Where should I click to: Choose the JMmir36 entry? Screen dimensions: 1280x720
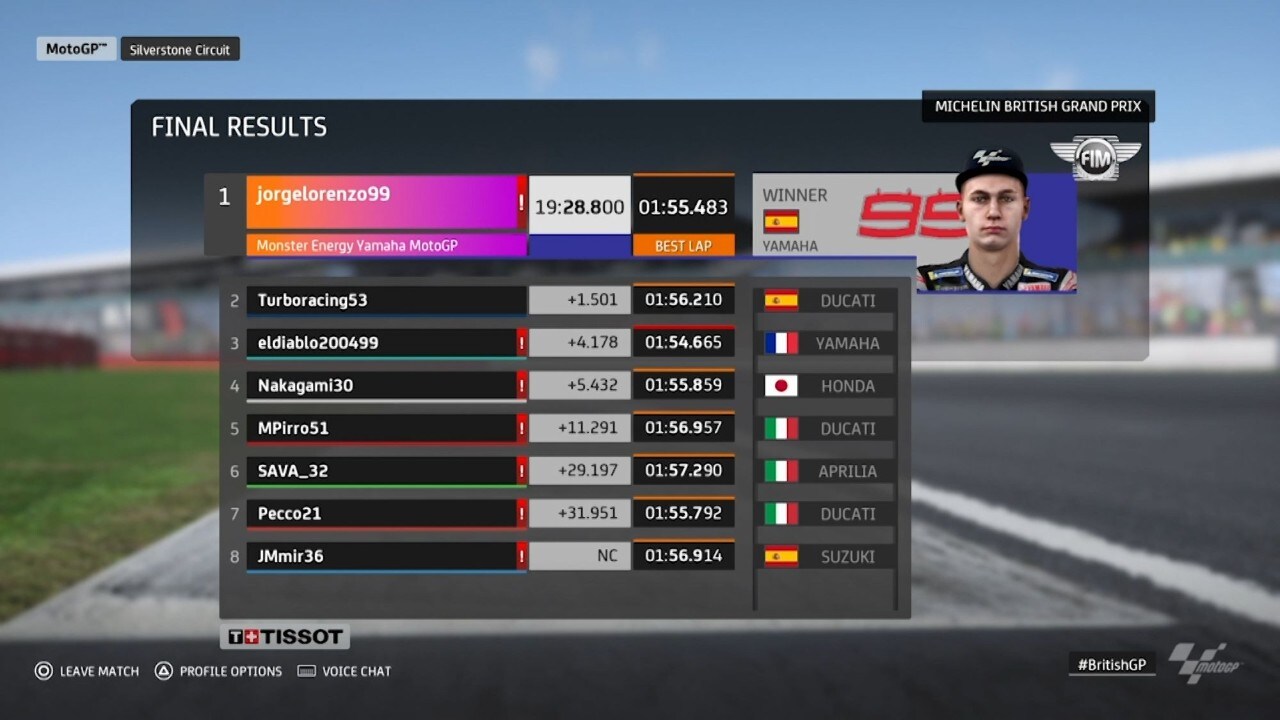385,556
